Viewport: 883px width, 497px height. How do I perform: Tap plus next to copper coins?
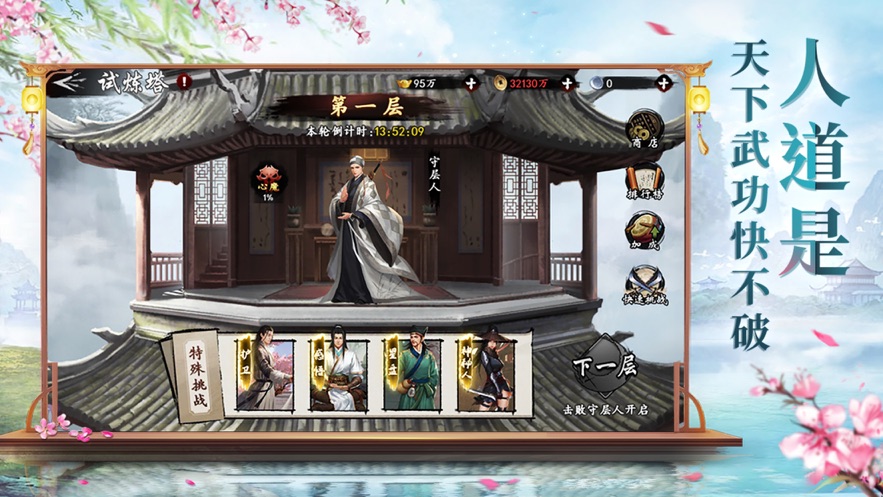567,83
